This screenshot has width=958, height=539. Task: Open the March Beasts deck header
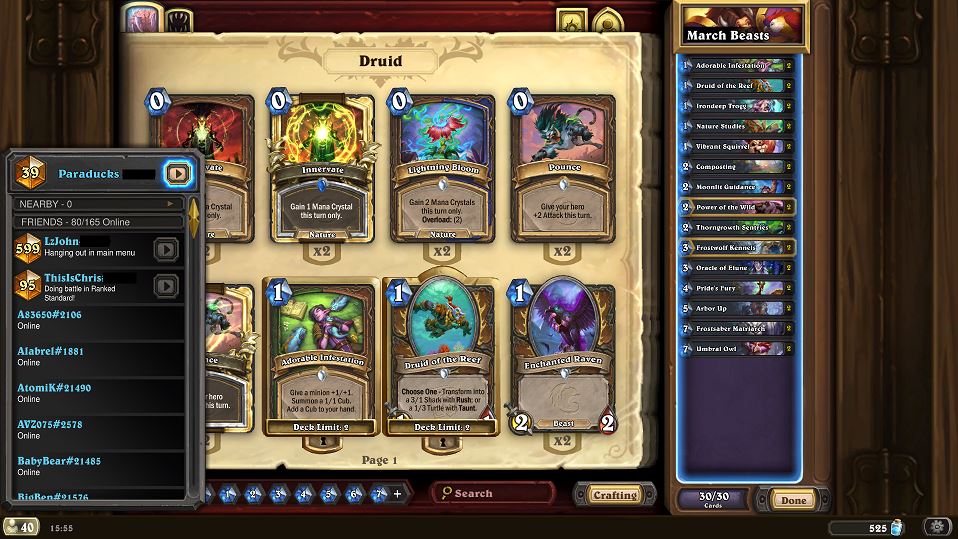(x=741, y=25)
